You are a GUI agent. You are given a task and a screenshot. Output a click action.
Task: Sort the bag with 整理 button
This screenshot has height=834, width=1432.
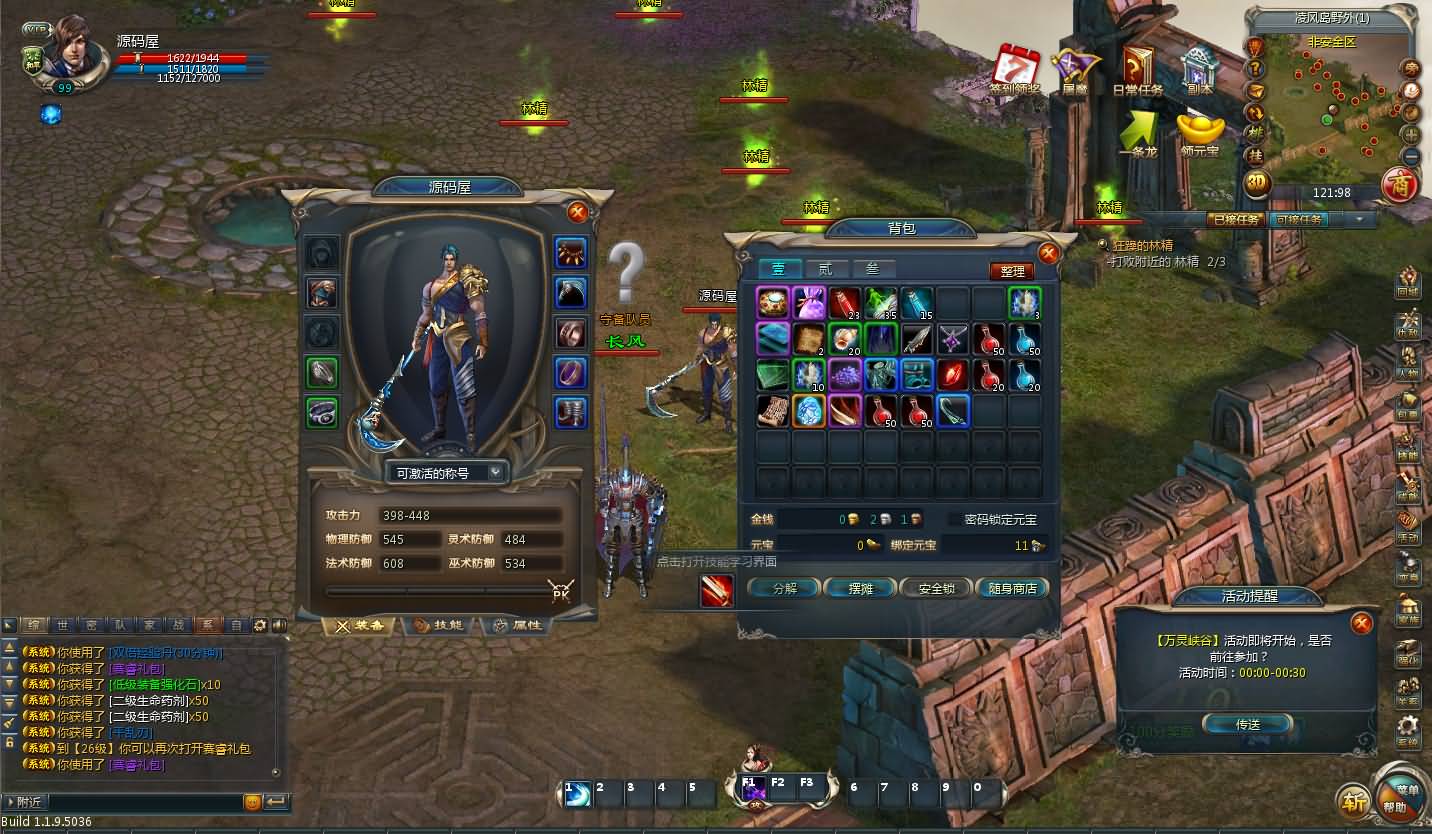click(1012, 271)
